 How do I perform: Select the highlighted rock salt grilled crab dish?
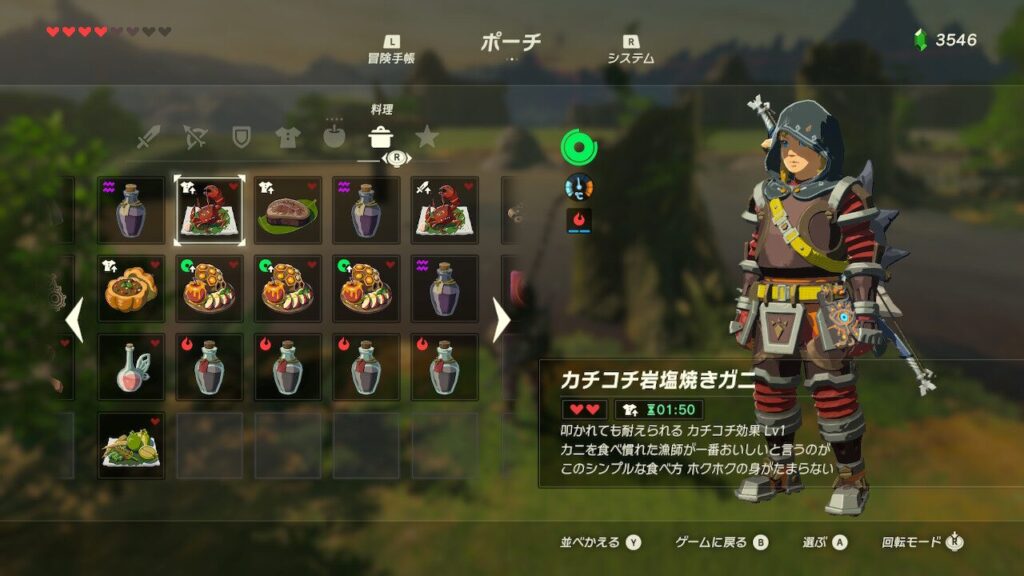[209, 211]
